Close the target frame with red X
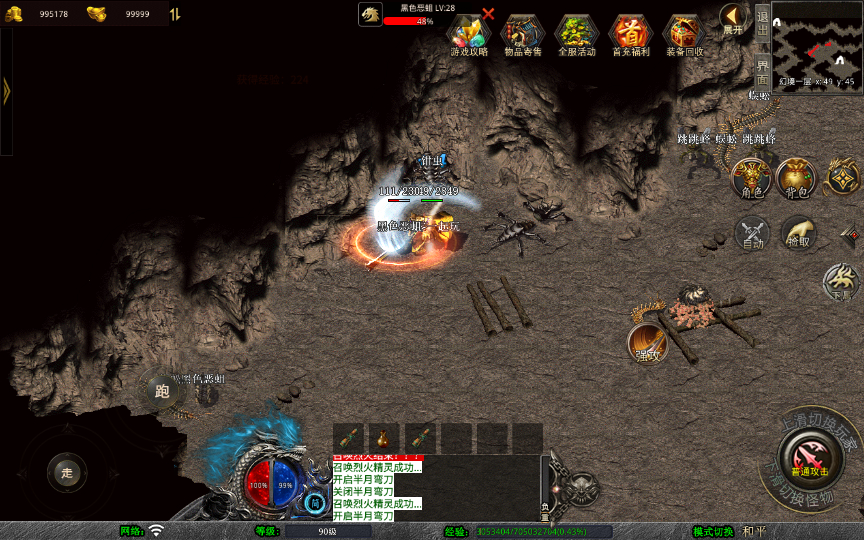This screenshot has height=540, width=864. coord(488,14)
